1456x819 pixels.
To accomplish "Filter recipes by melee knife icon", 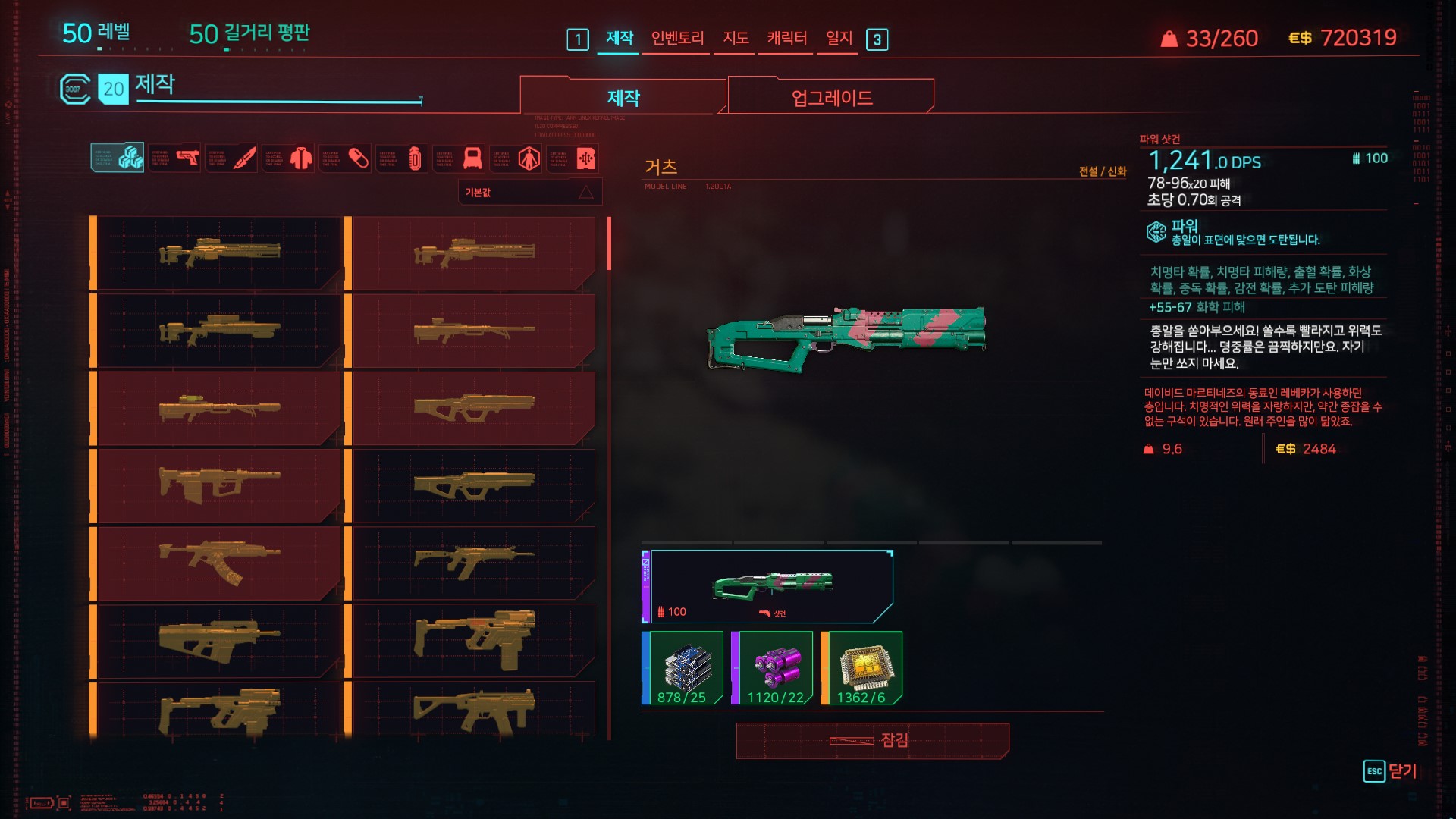I will point(232,158).
